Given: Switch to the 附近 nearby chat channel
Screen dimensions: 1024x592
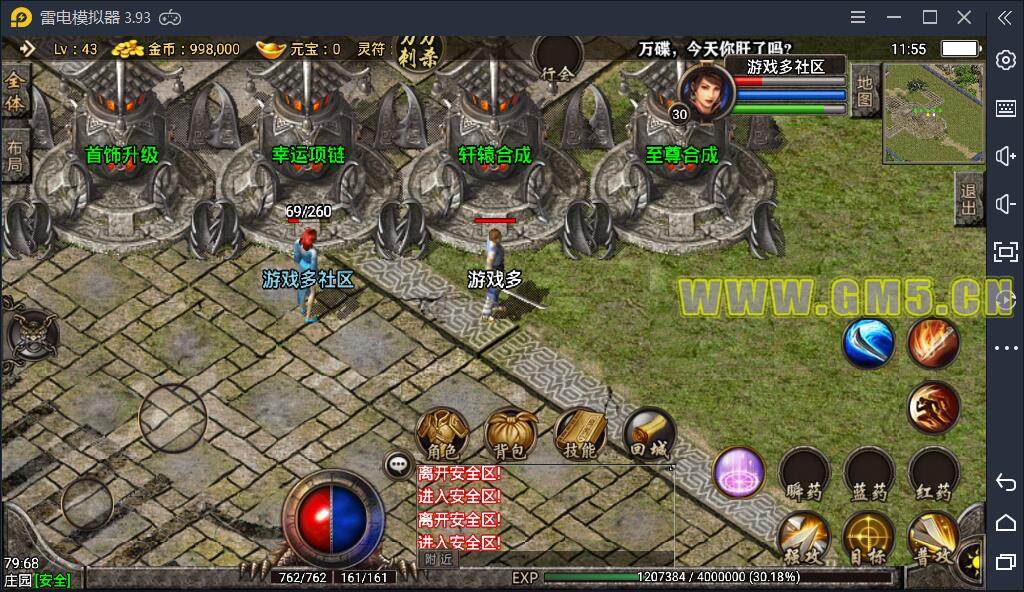Looking at the screenshot, I should click(x=438, y=559).
